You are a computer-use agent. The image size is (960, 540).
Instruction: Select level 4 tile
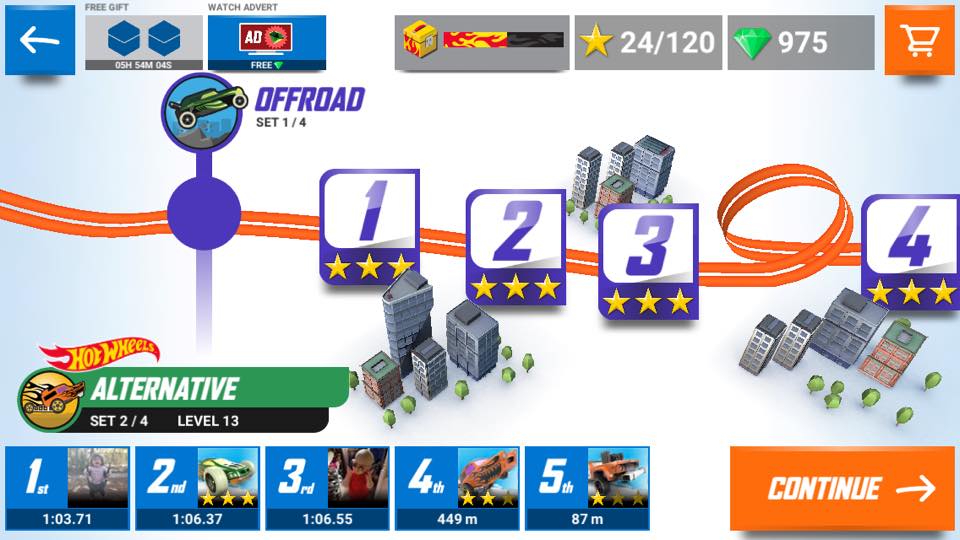909,250
